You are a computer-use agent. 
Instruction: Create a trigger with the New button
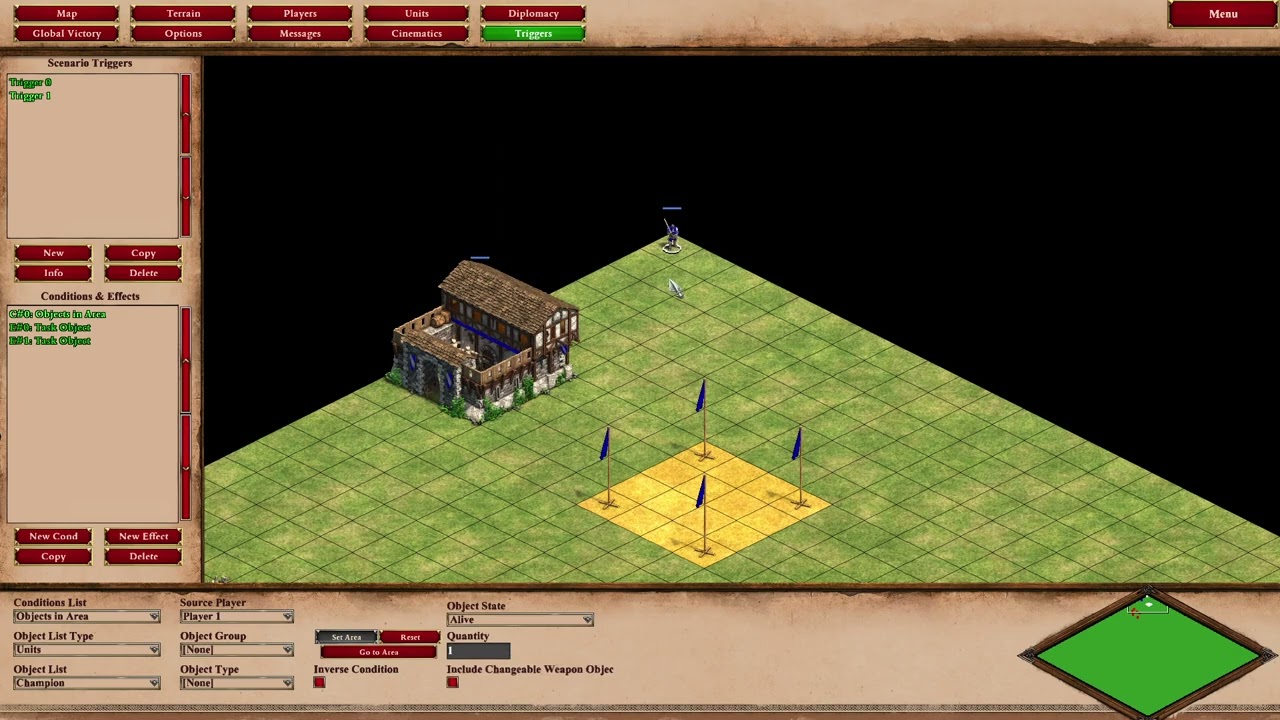pyautogui.click(x=53, y=252)
